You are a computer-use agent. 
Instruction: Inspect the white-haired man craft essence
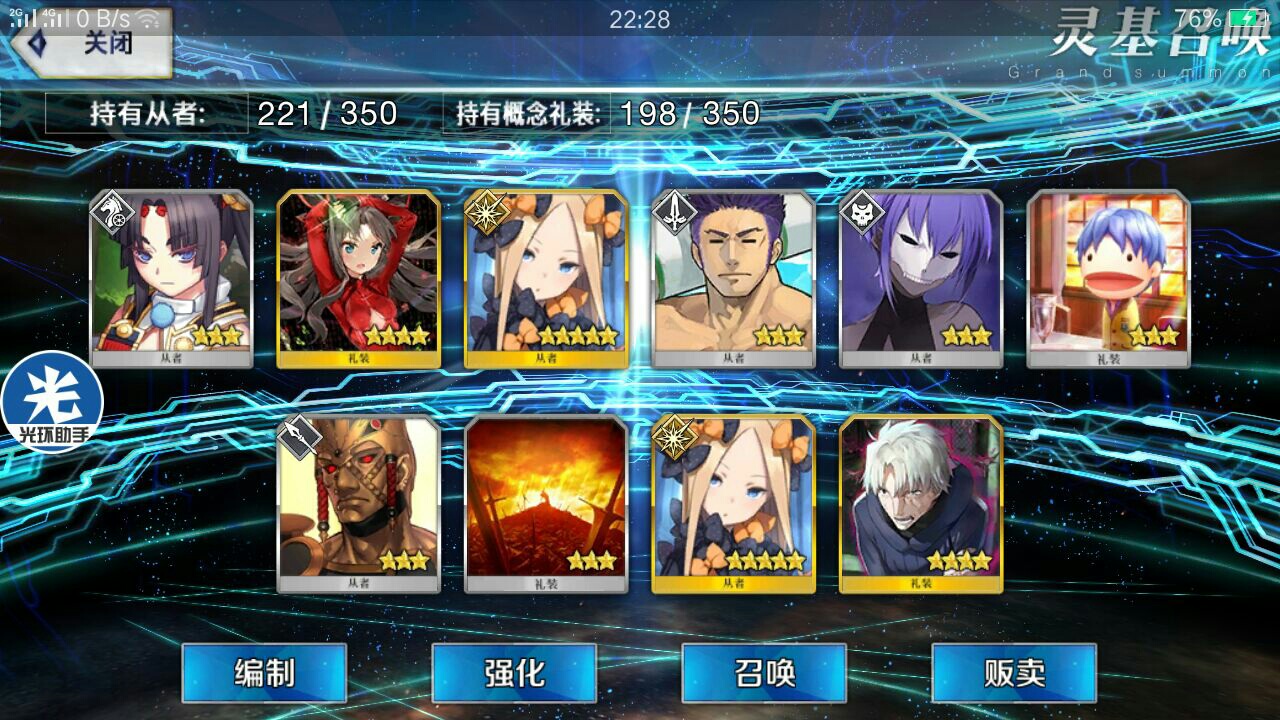click(921, 503)
